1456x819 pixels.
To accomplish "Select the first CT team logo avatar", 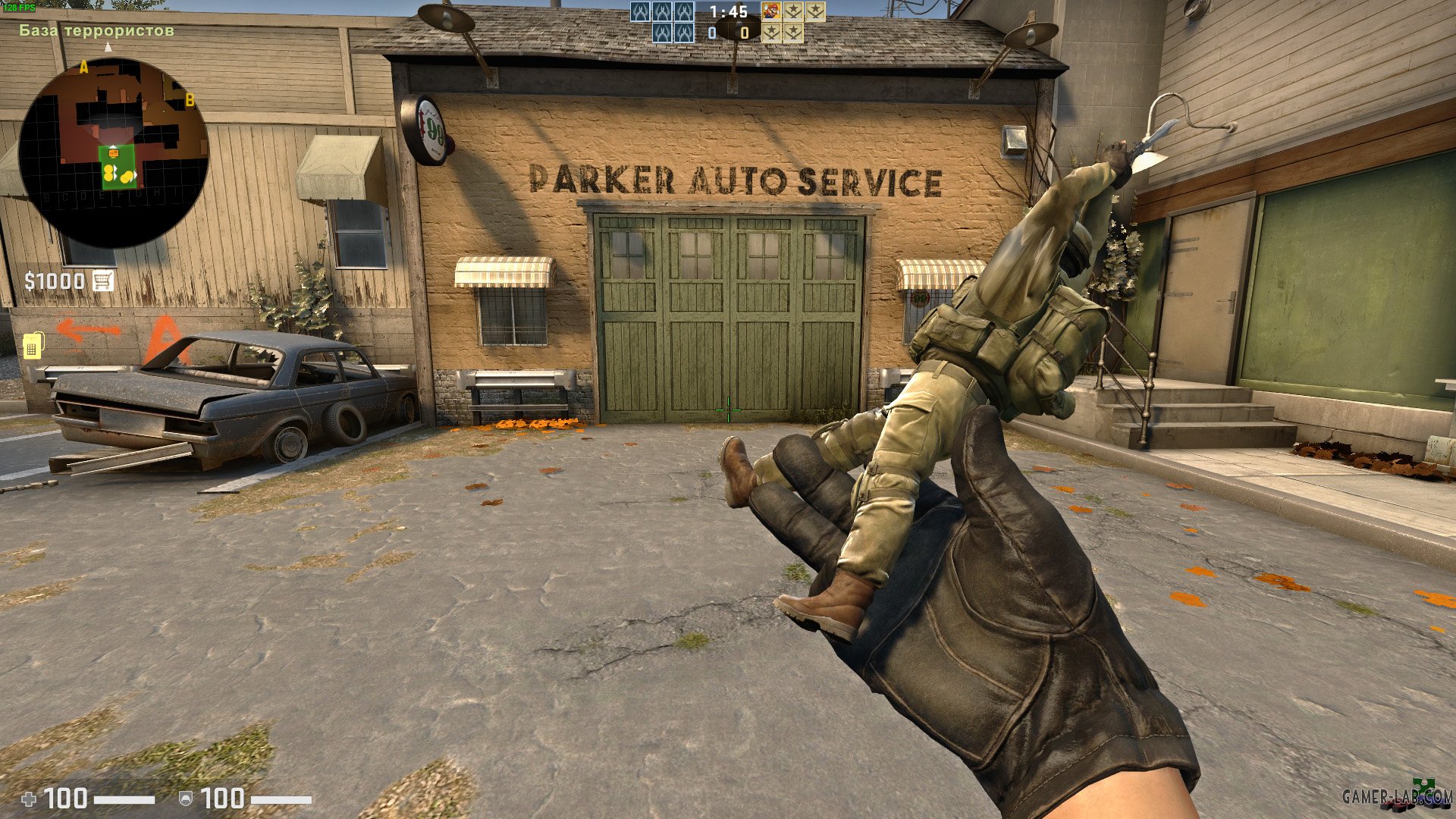I will coord(642,11).
